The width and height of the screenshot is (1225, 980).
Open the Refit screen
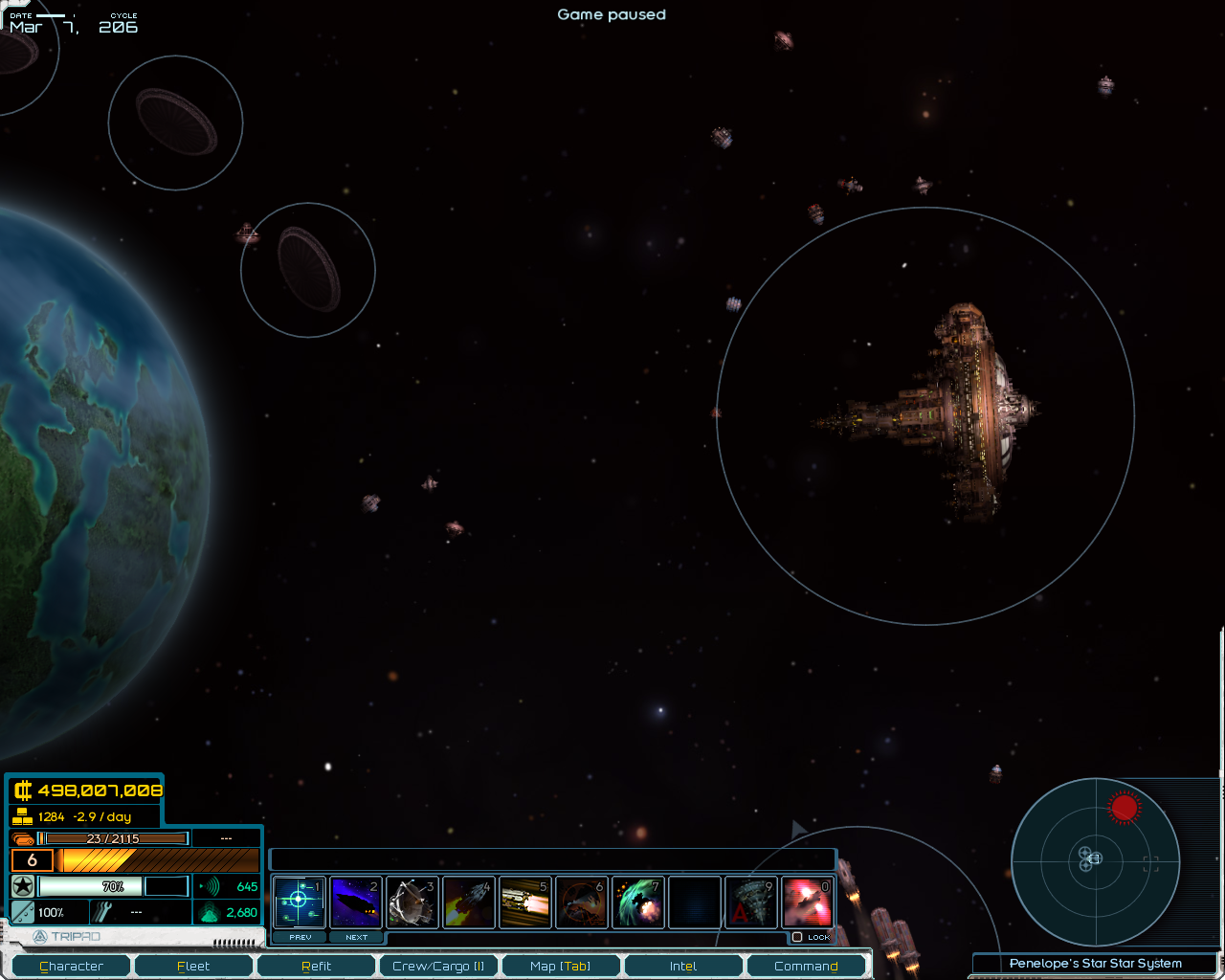point(316,966)
